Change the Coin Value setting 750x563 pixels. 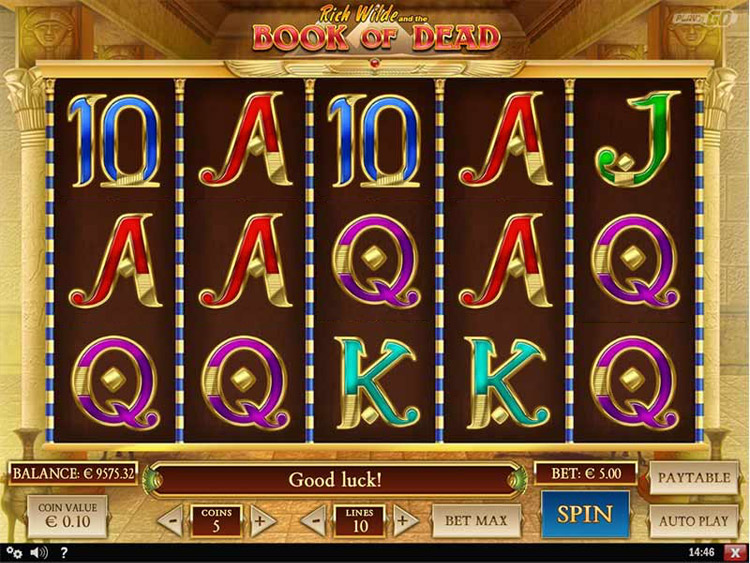(67, 516)
